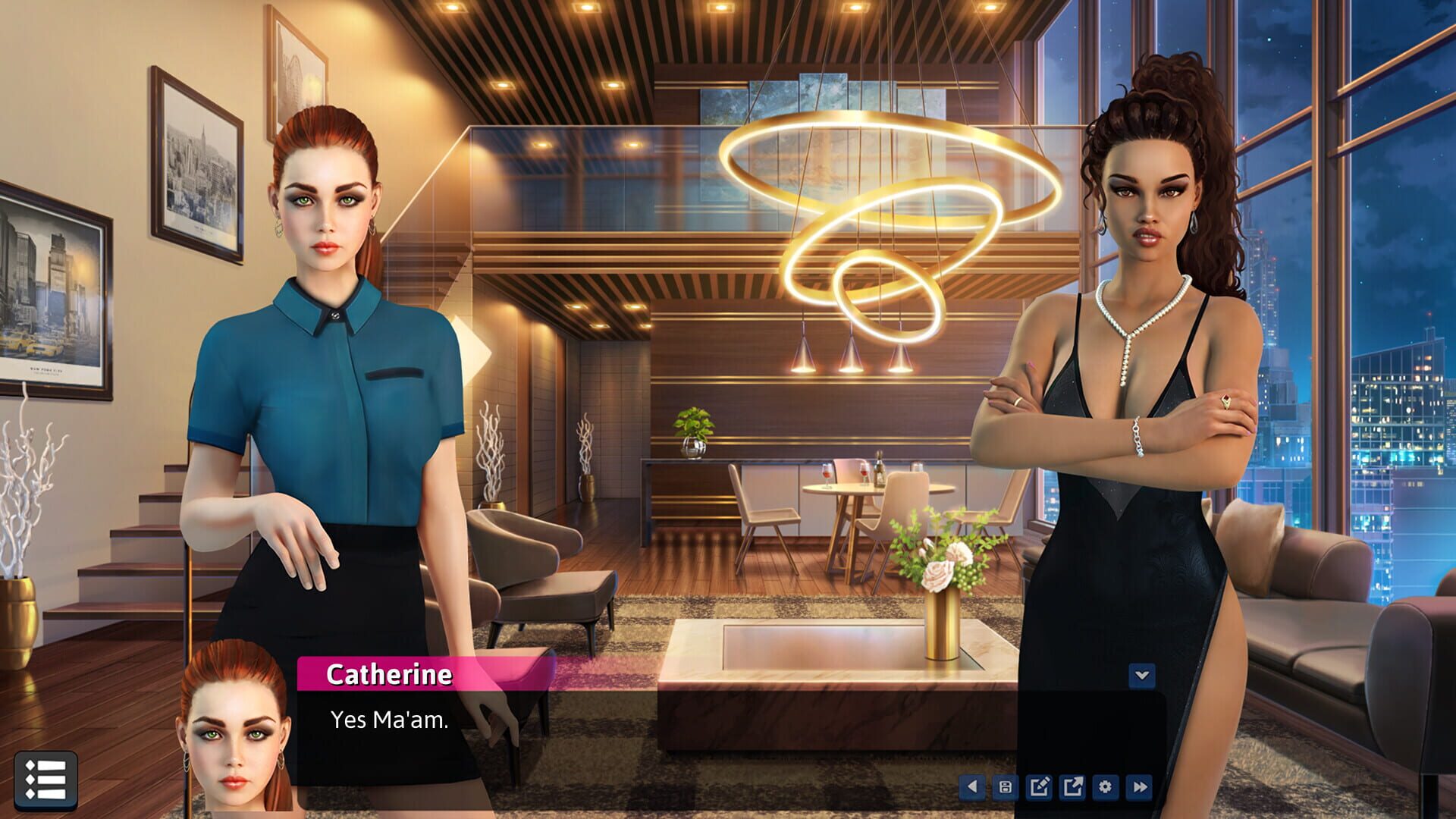Click the pink Catherine nameplate

391,674
